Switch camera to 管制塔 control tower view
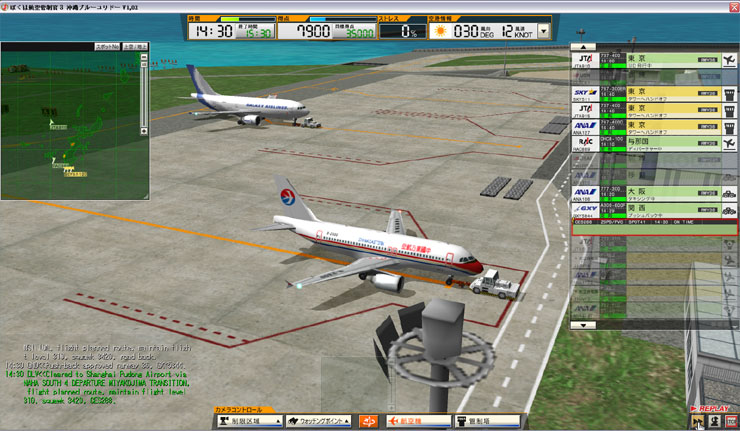 pyautogui.click(x=488, y=422)
